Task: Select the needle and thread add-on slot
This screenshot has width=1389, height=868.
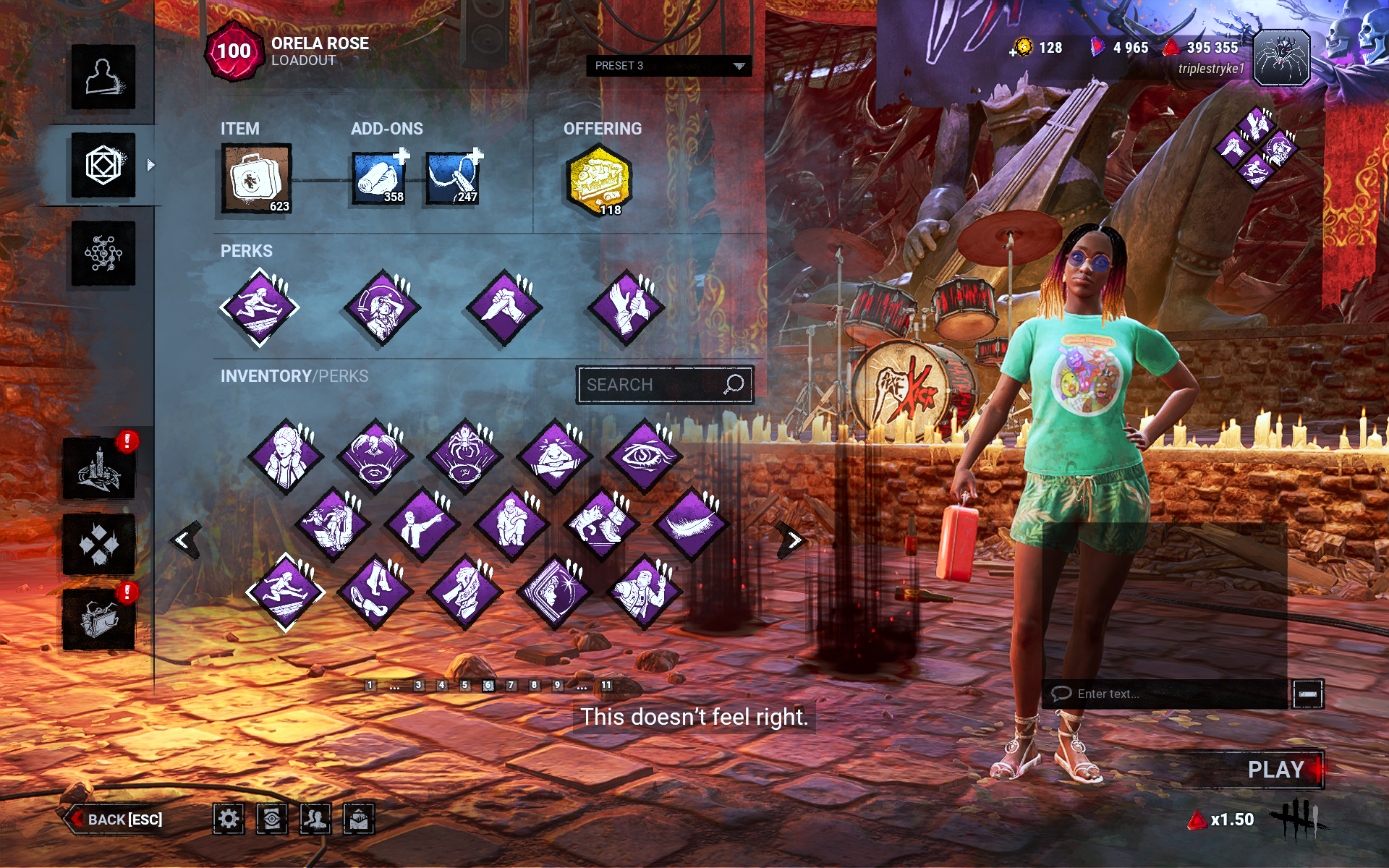Action: (453, 178)
